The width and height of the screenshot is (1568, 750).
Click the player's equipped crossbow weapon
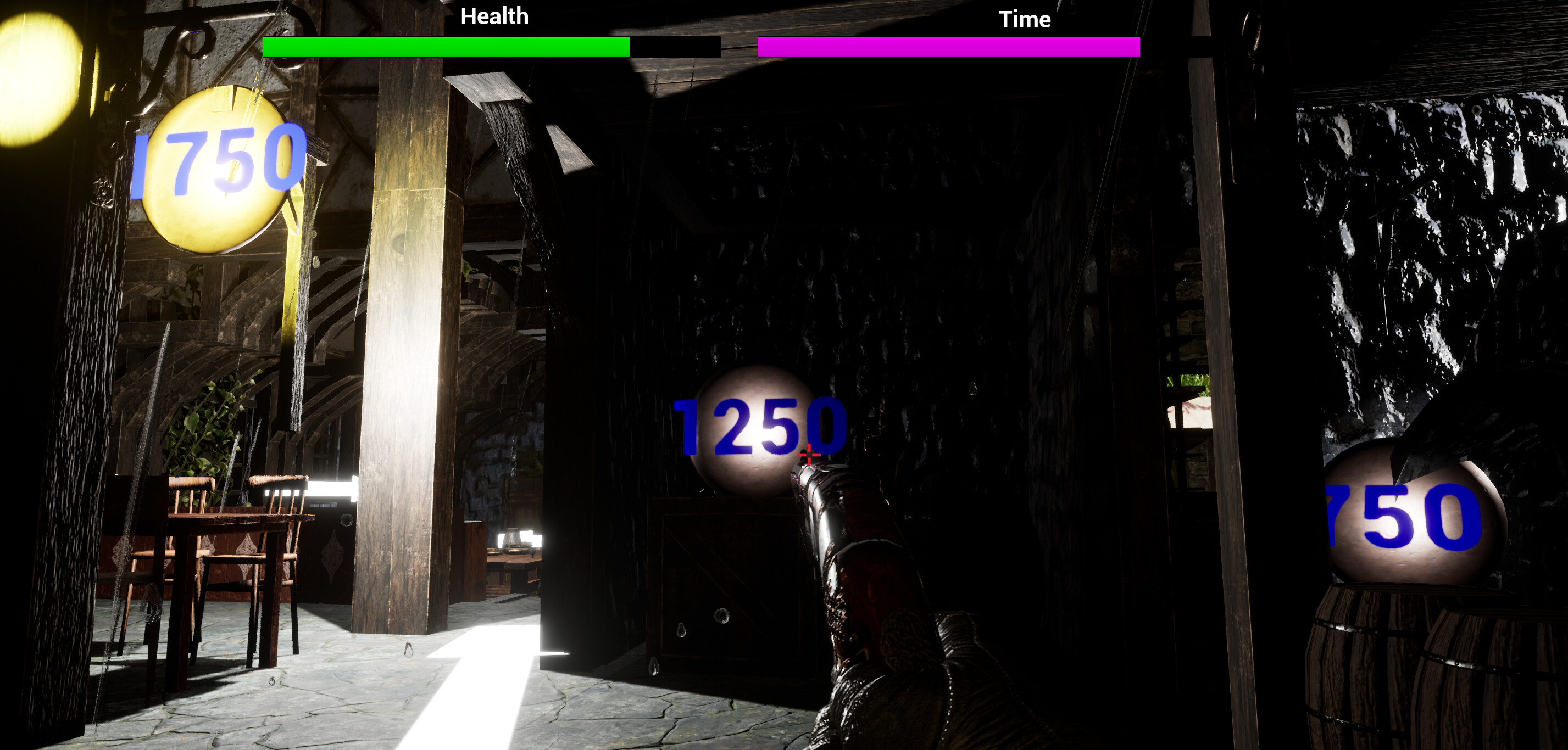click(864, 578)
